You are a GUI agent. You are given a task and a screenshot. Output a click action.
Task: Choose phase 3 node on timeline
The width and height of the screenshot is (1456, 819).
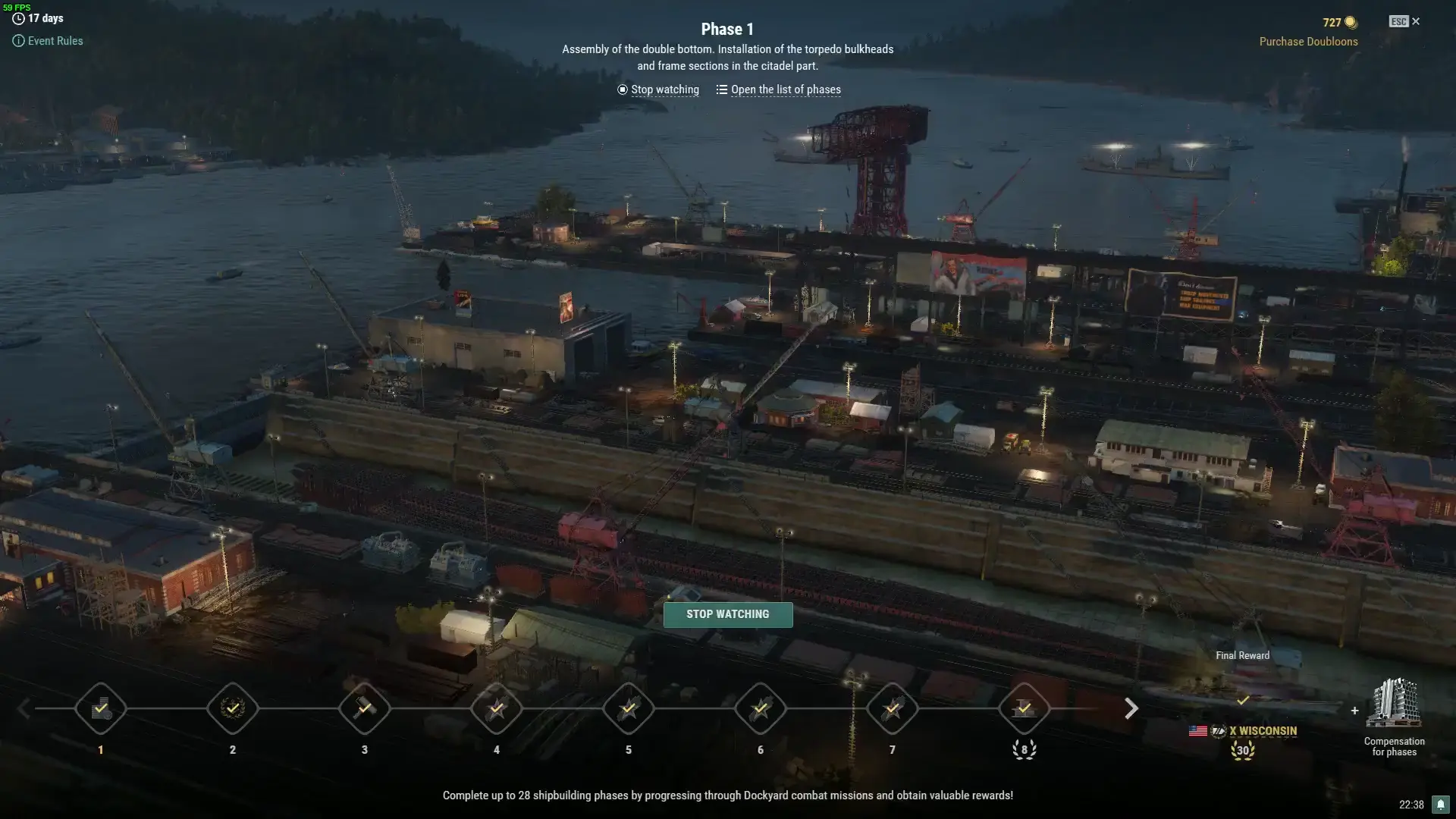365,709
